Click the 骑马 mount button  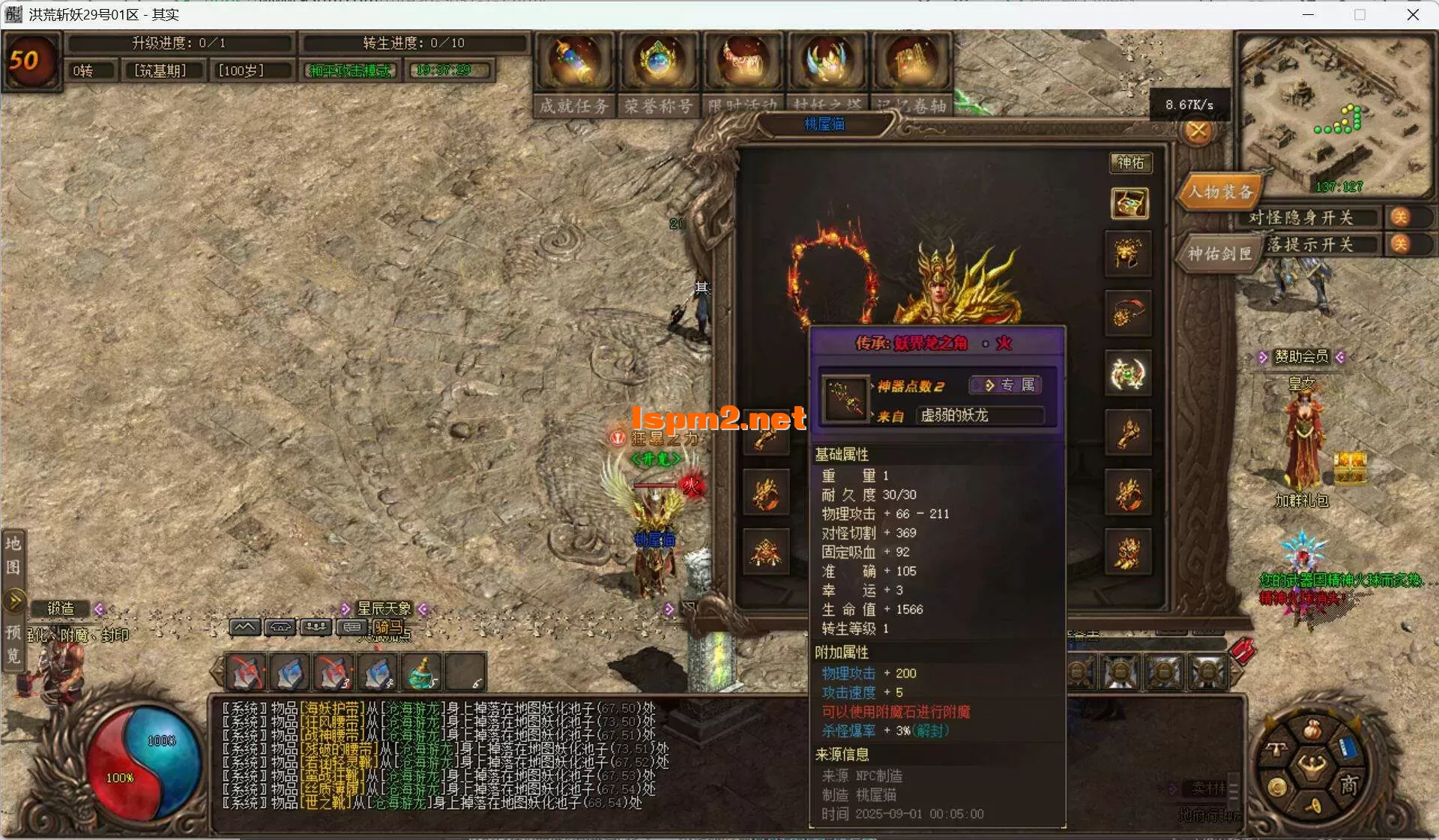tap(388, 627)
